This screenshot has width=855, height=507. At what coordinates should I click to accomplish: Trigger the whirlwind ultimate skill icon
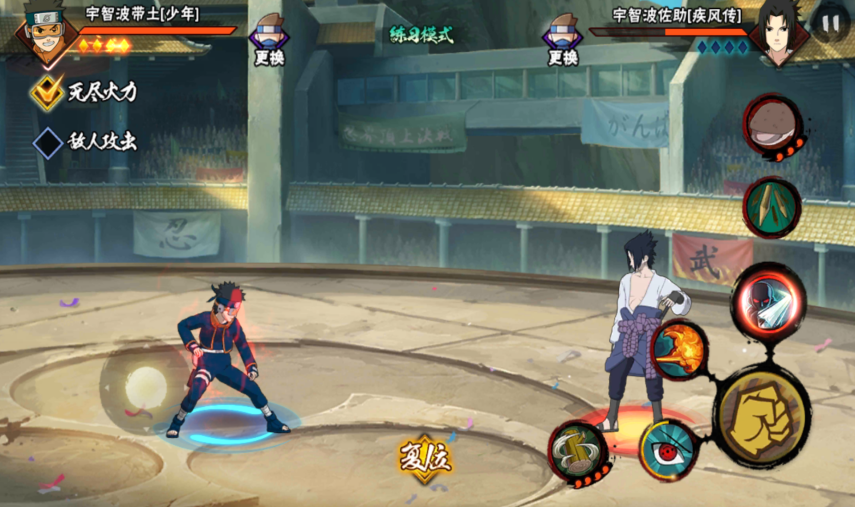click(579, 452)
